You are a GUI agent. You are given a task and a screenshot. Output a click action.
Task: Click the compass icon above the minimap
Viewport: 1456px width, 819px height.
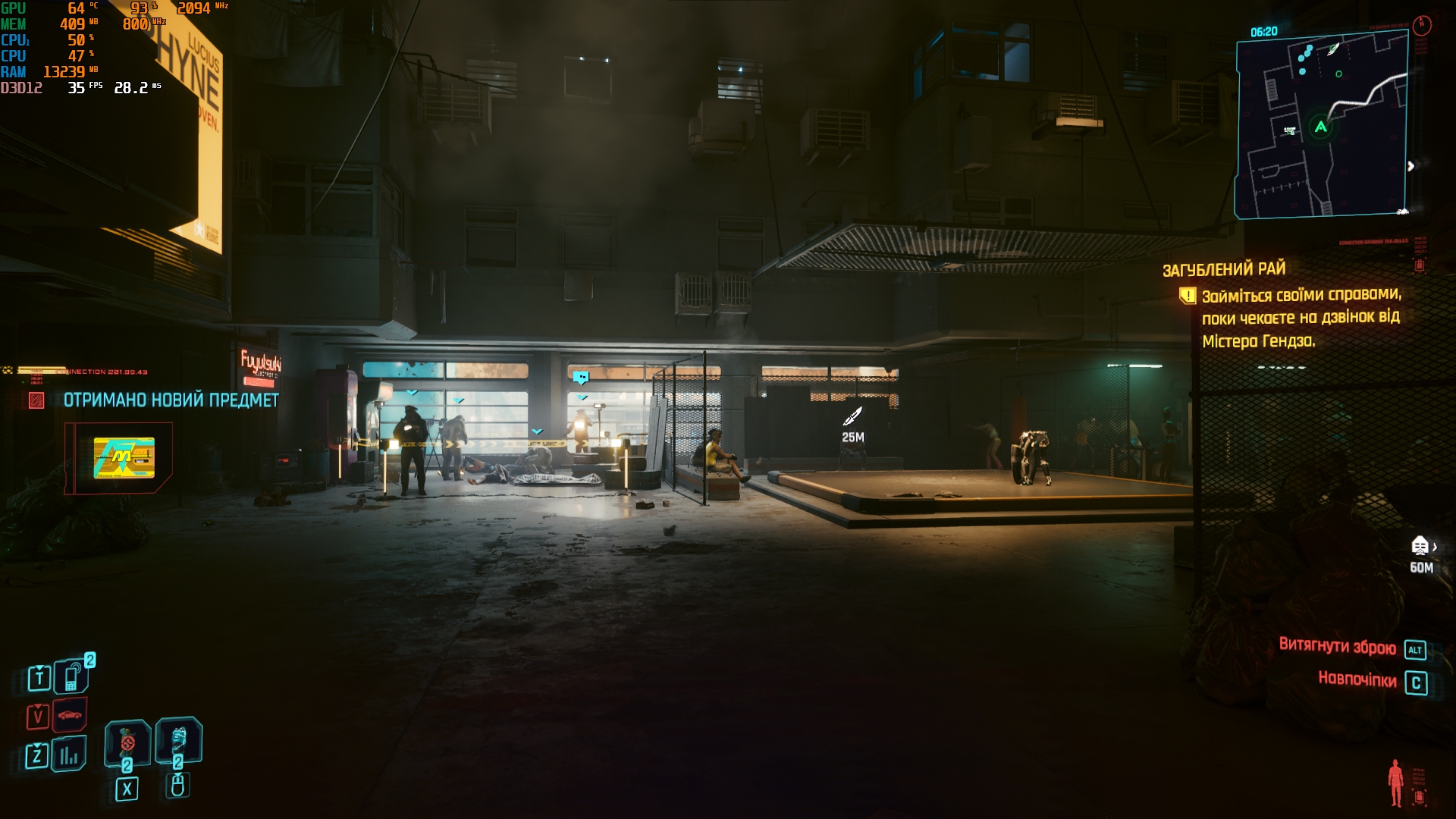[1422, 25]
